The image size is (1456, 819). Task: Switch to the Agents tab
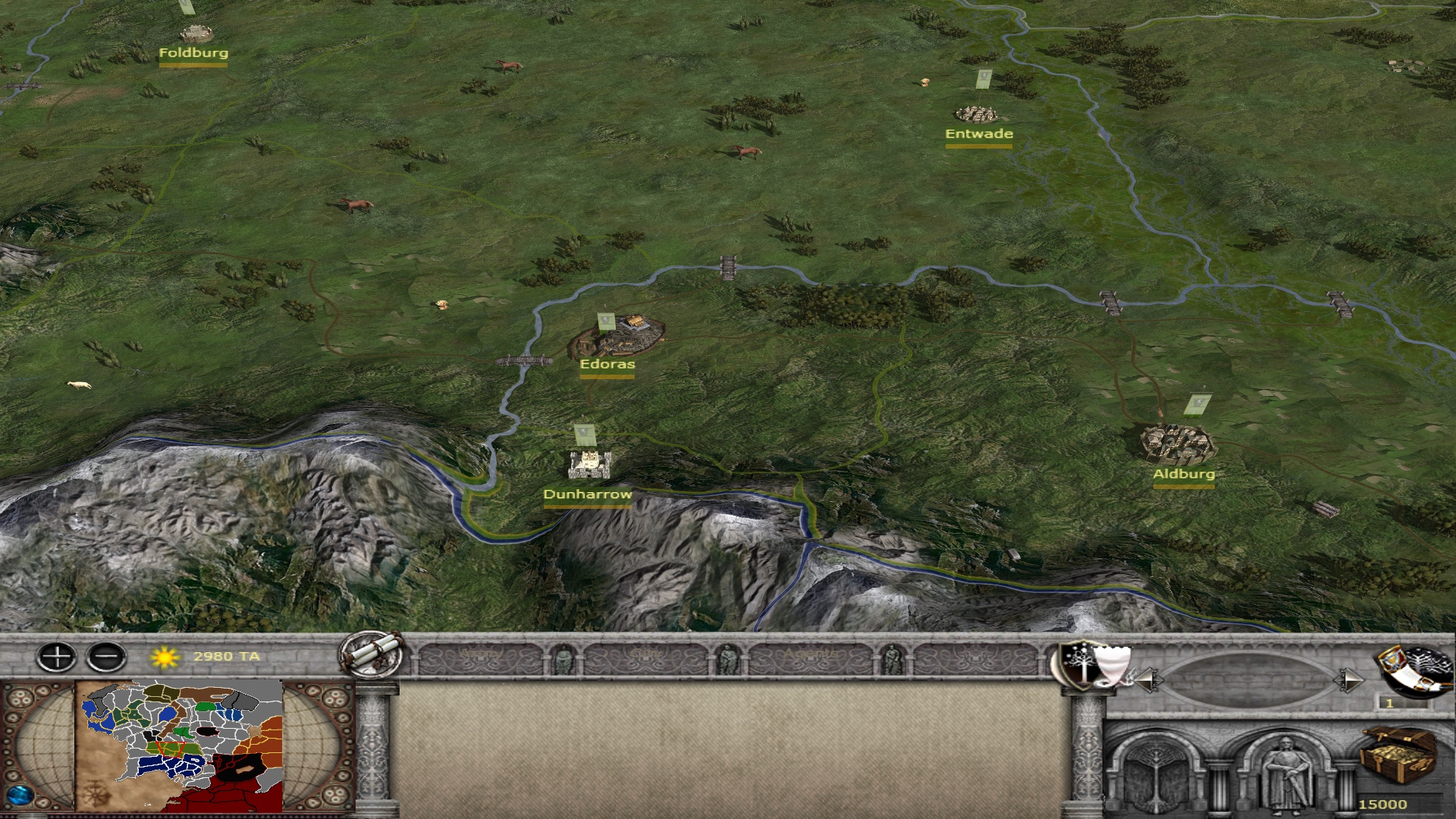[x=811, y=657]
